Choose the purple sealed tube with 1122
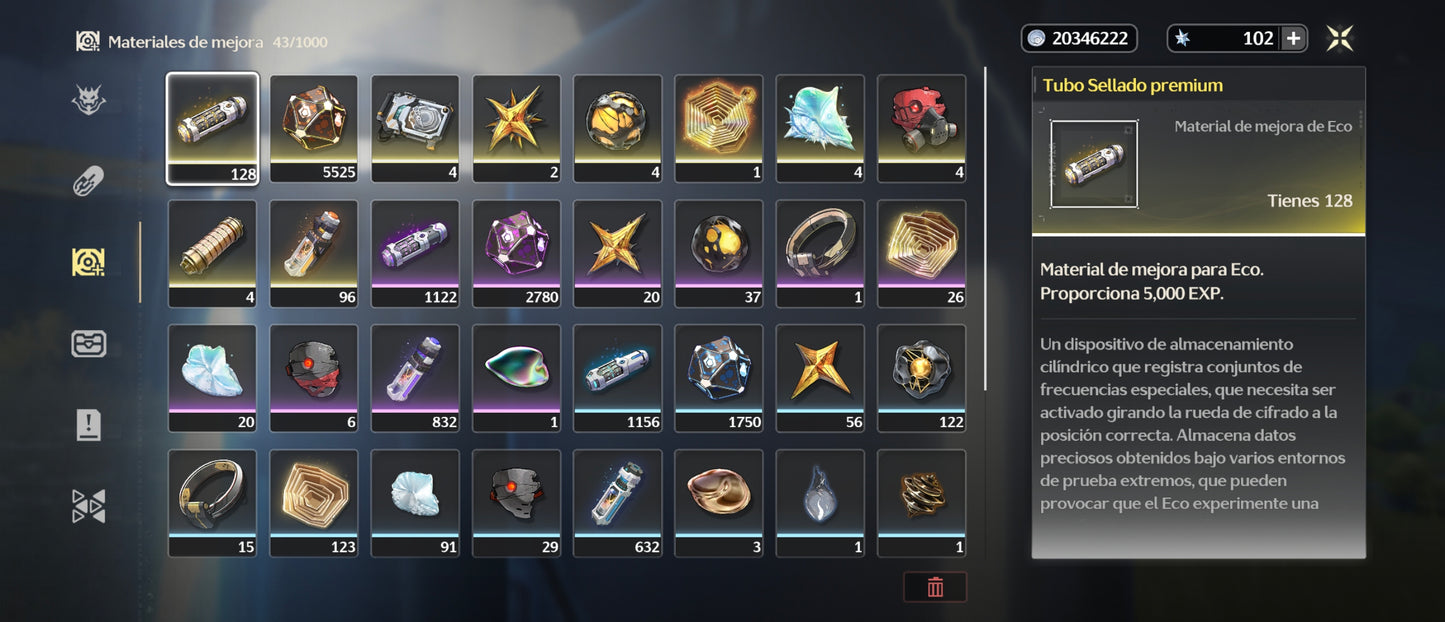The image size is (1445, 622). click(x=415, y=253)
